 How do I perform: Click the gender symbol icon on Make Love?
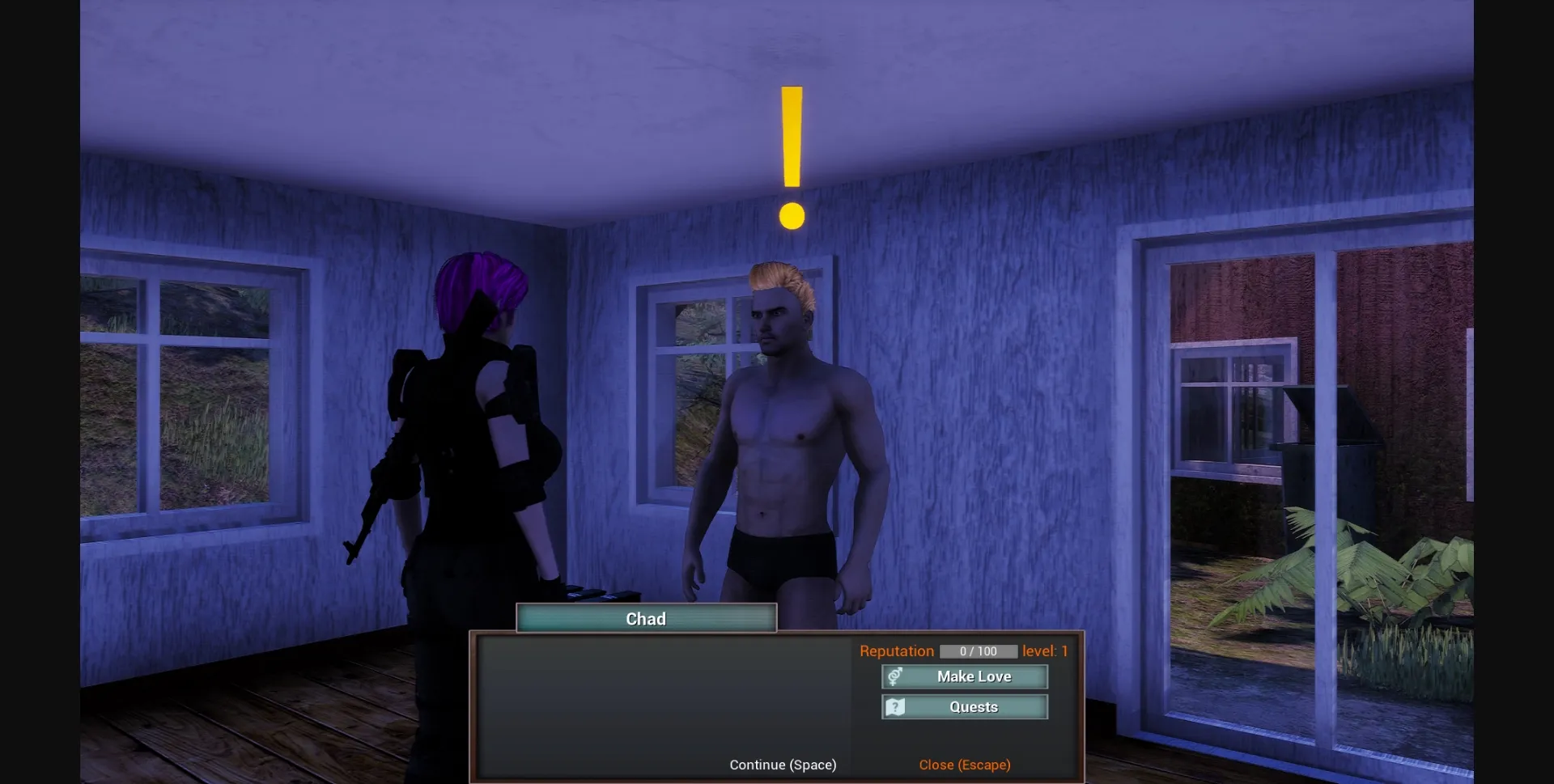click(x=894, y=676)
